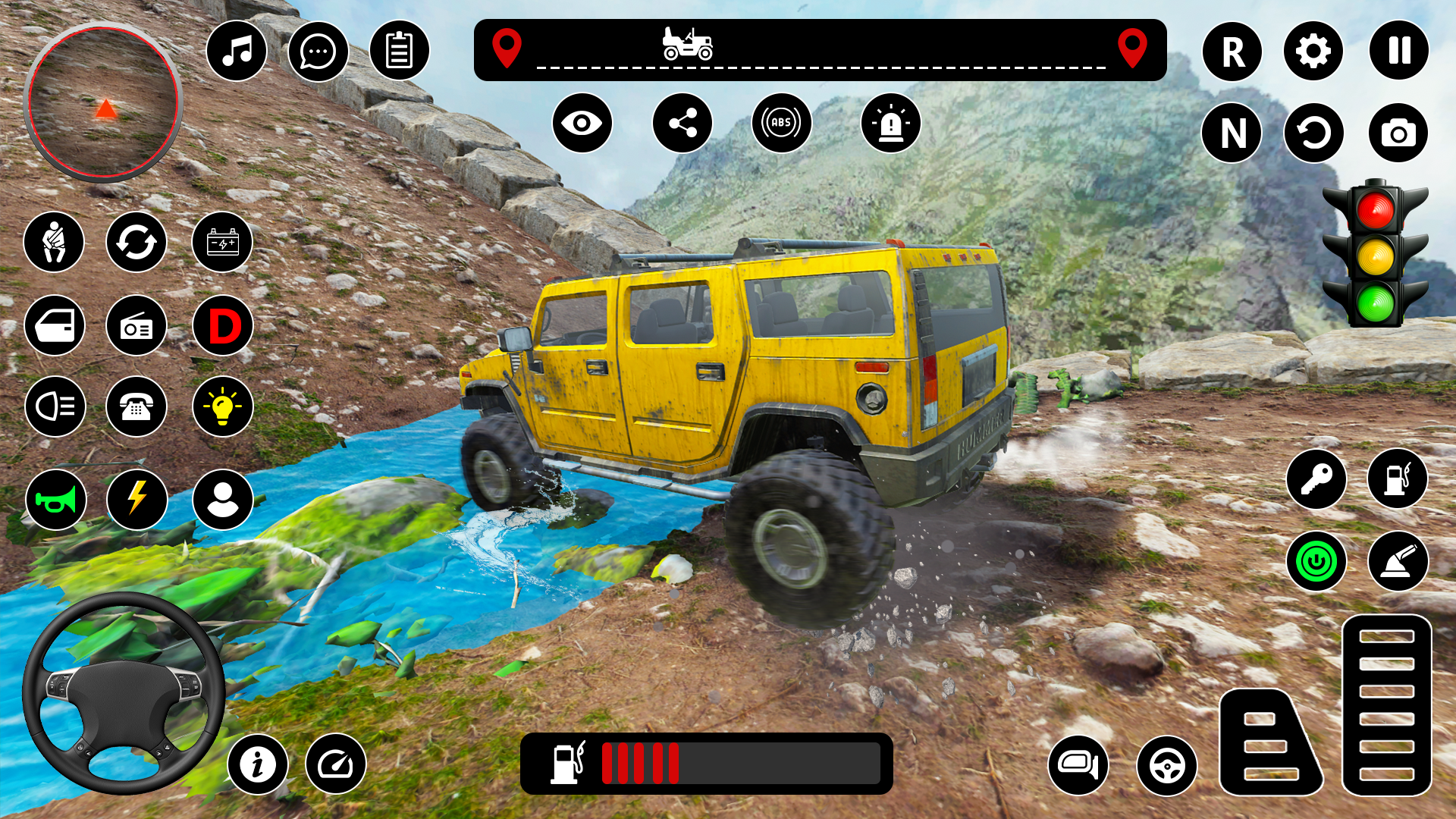This screenshot has width=1456, height=819.
Task: Shift into reverse with the R button
Action: (1232, 52)
